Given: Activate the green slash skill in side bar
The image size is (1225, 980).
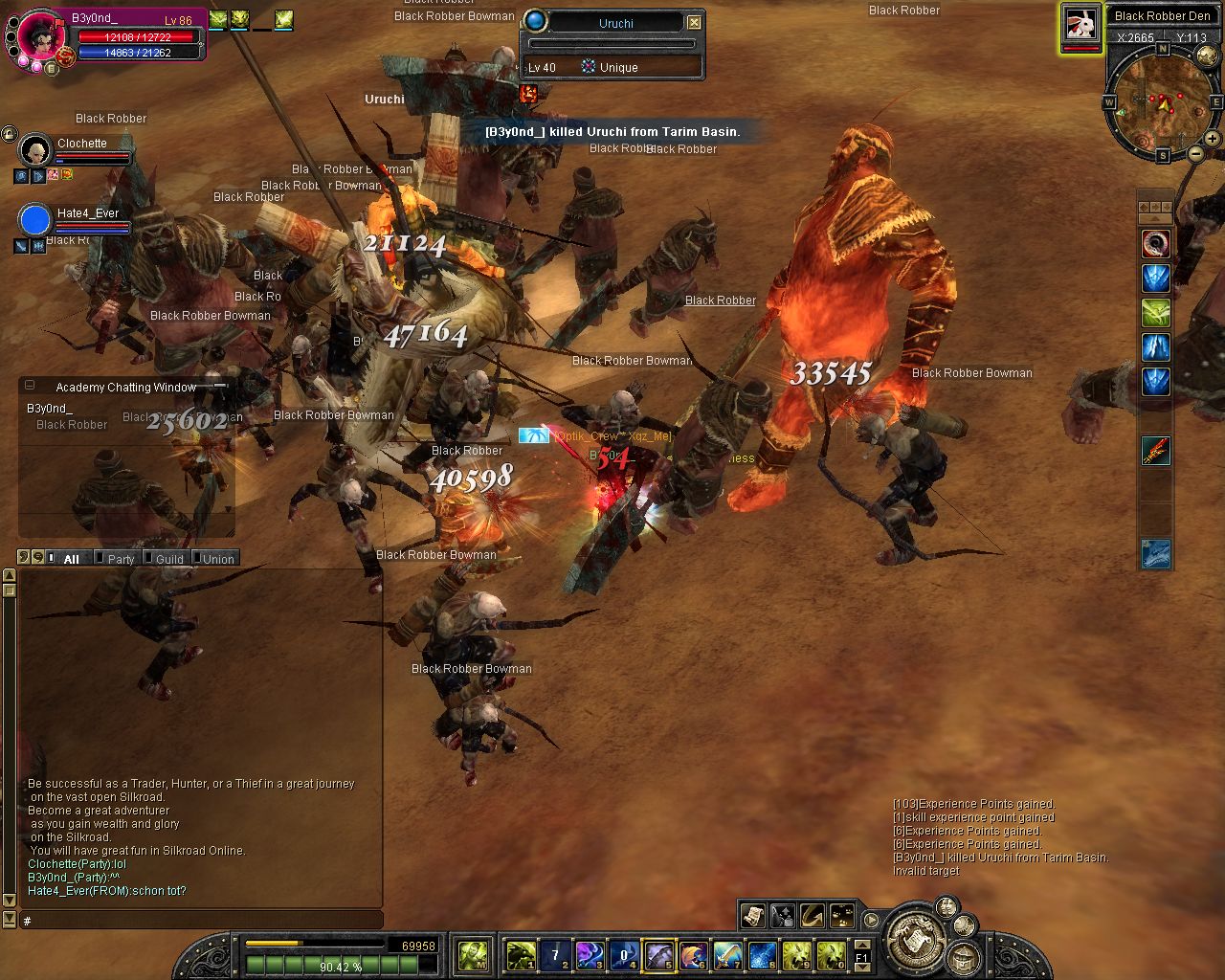Looking at the screenshot, I should pyautogui.click(x=1156, y=313).
